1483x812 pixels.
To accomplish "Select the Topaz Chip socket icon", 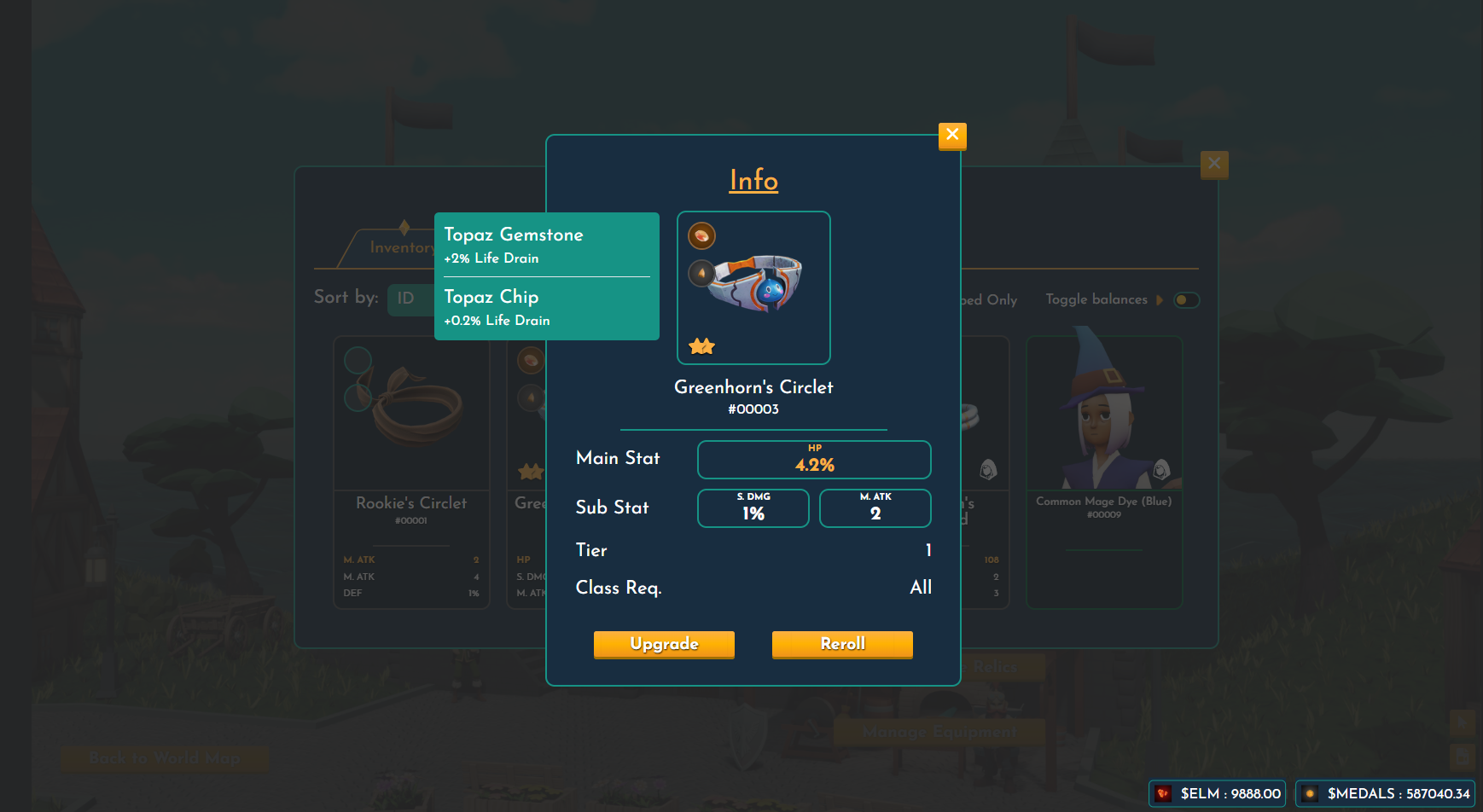I will [701, 273].
